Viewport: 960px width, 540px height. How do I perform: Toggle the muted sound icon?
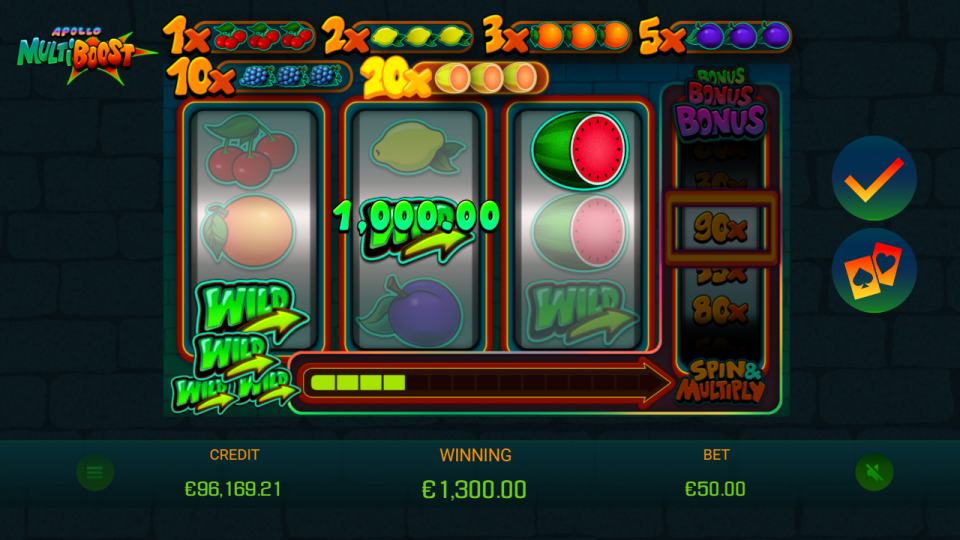(x=873, y=472)
